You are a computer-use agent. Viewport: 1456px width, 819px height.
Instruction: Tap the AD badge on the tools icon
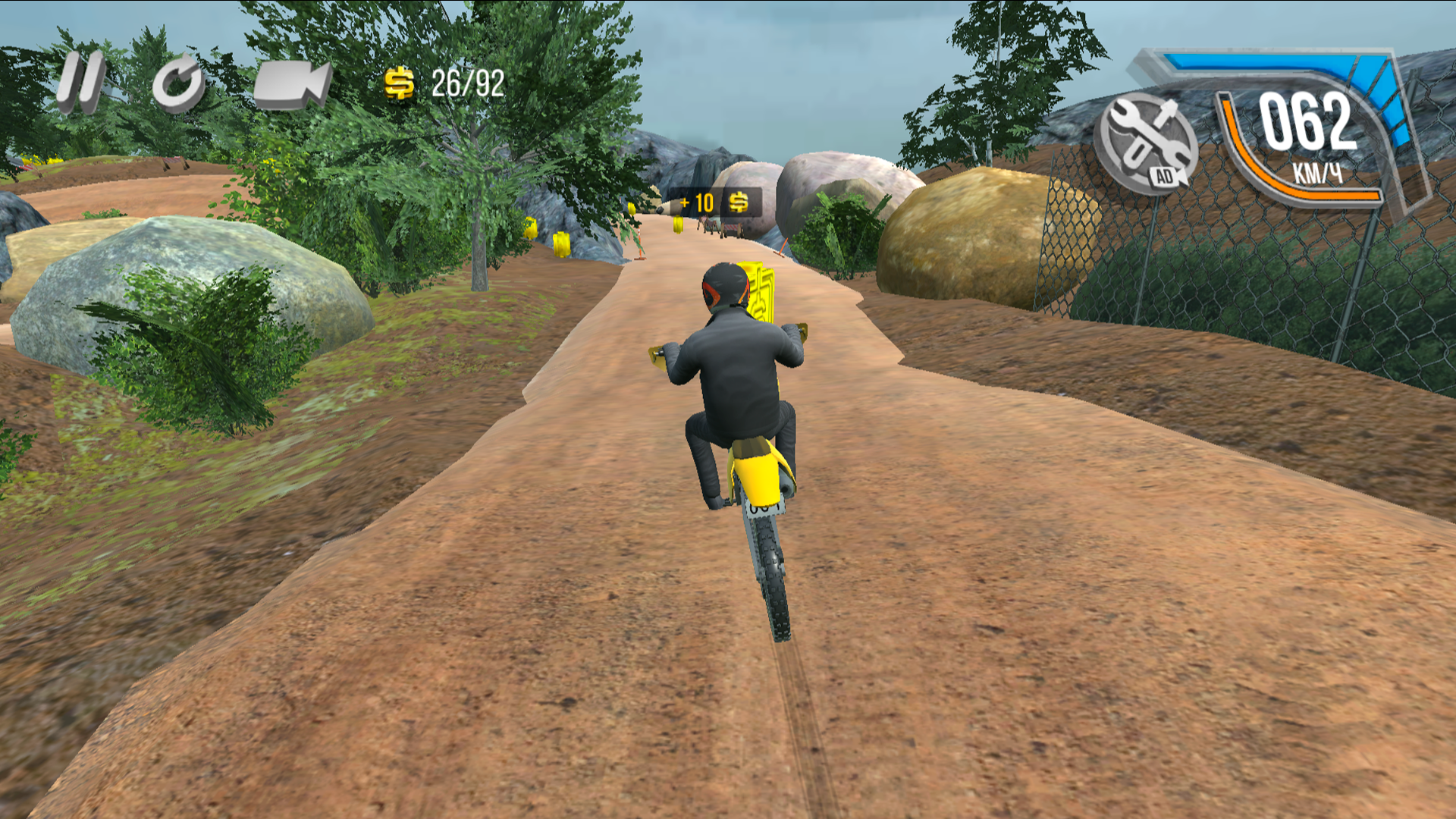click(x=1166, y=176)
